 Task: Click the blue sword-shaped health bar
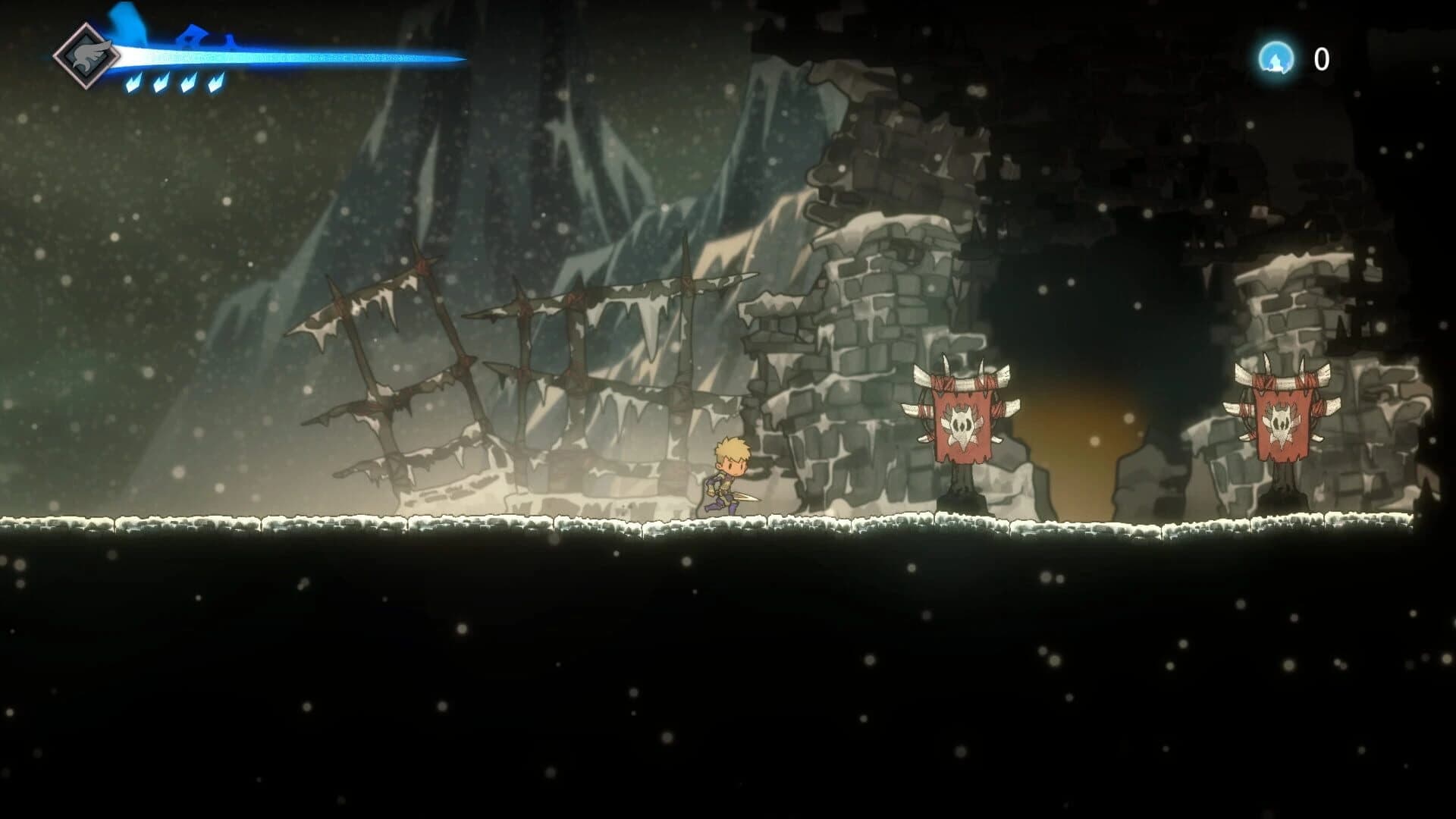[x=288, y=55]
